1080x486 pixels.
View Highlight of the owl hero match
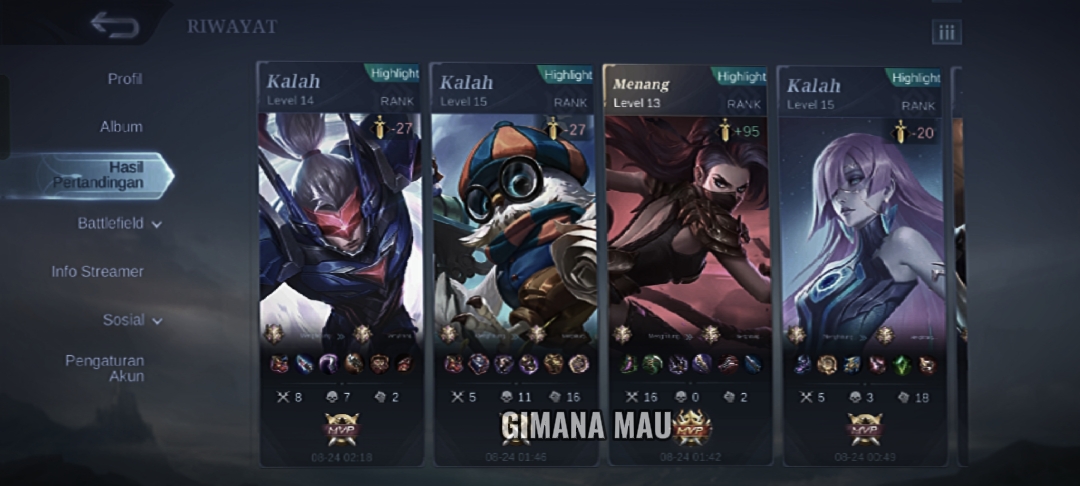point(568,75)
